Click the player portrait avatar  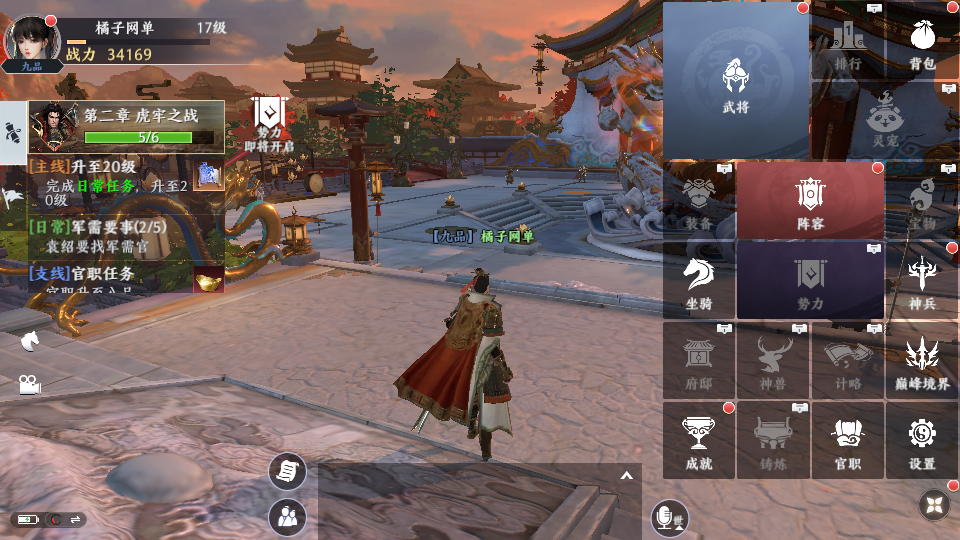pyautogui.click(x=31, y=41)
